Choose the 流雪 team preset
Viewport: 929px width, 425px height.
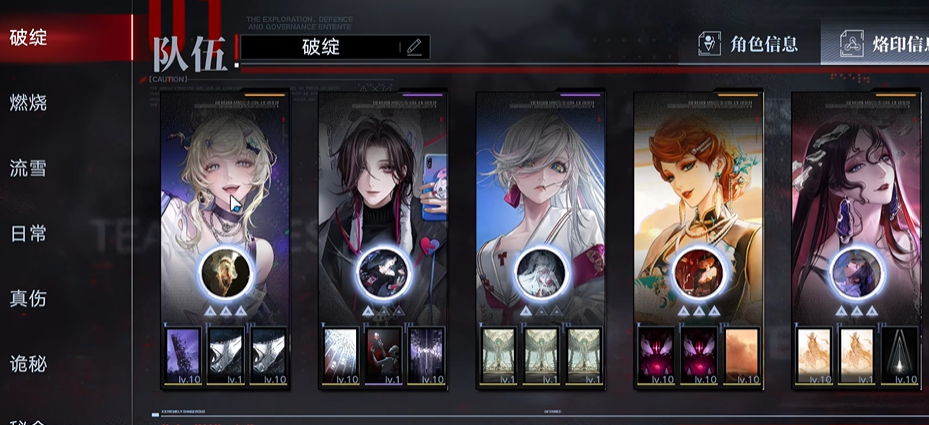30,168
